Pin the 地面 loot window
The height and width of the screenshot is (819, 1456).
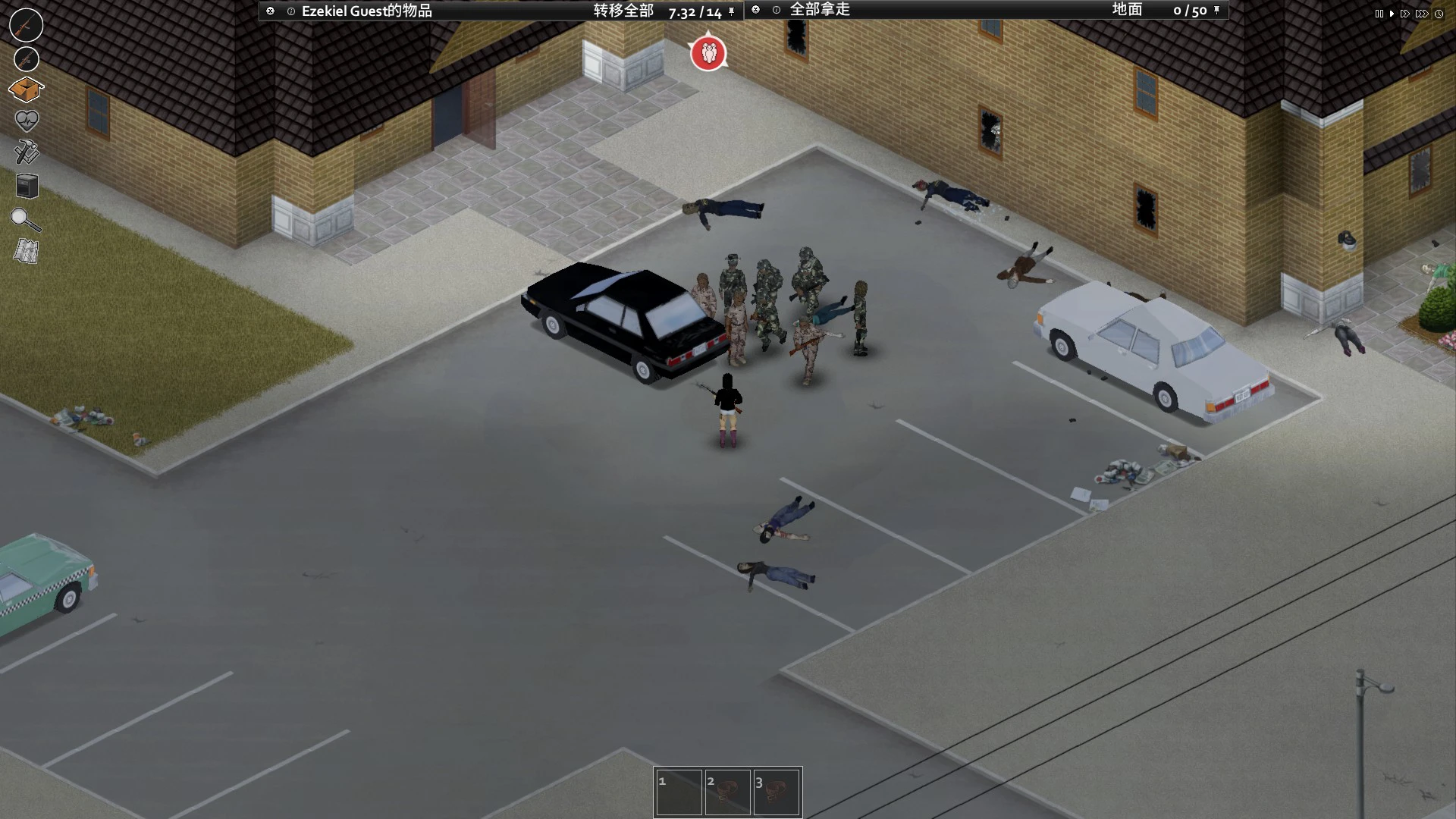tap(1216, 10)
